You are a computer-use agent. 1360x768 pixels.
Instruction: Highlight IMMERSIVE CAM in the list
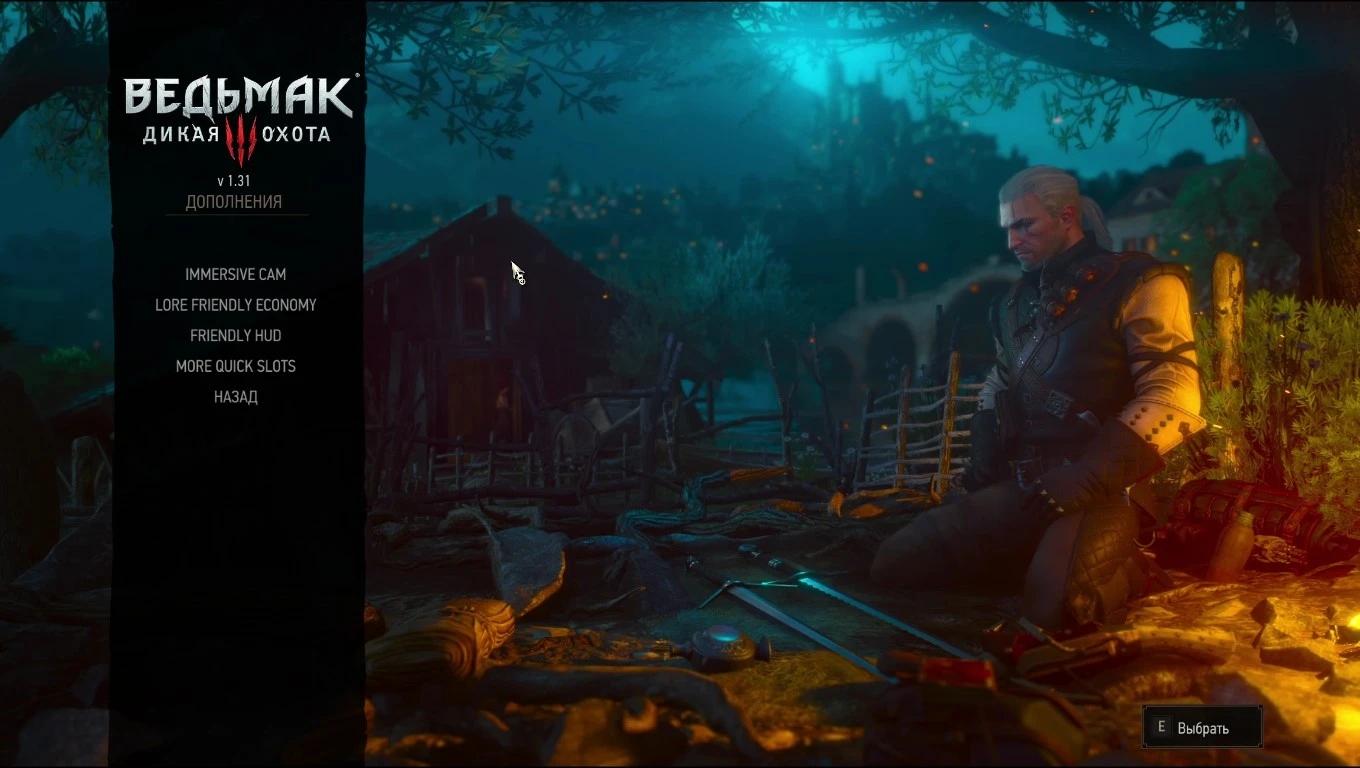[235, 274]
